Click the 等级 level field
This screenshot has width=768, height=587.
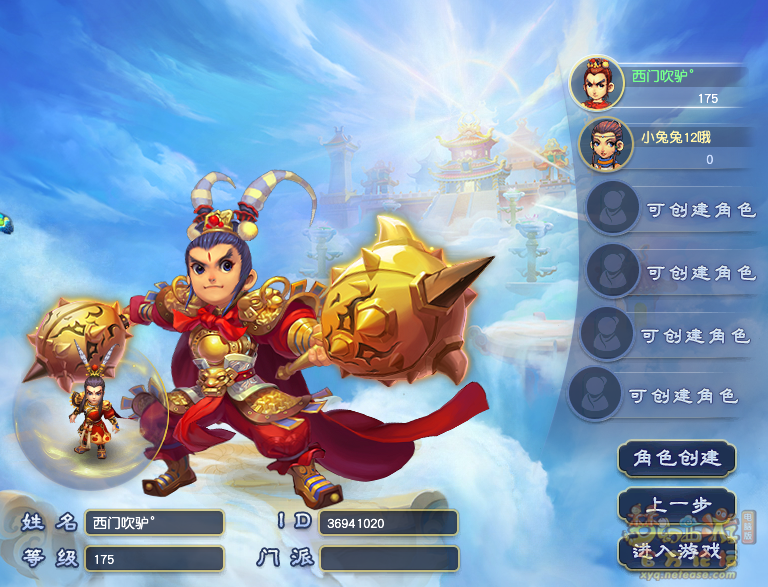(154, 559)
